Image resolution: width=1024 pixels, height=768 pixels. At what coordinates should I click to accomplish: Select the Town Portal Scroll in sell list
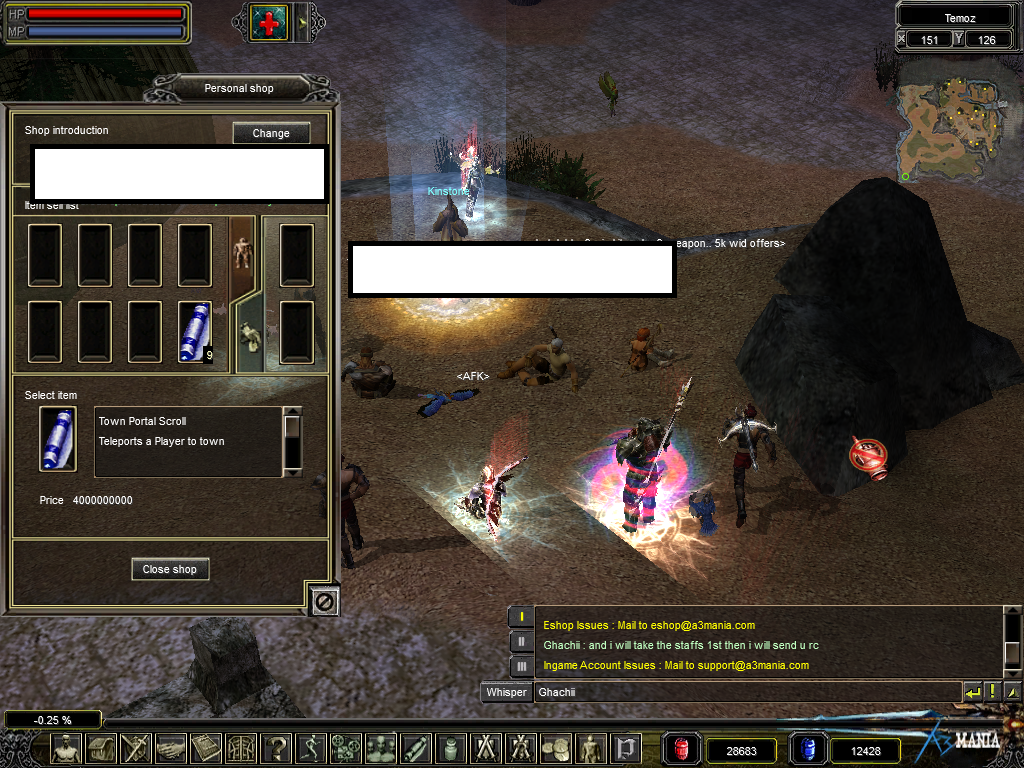coord(195,331)
